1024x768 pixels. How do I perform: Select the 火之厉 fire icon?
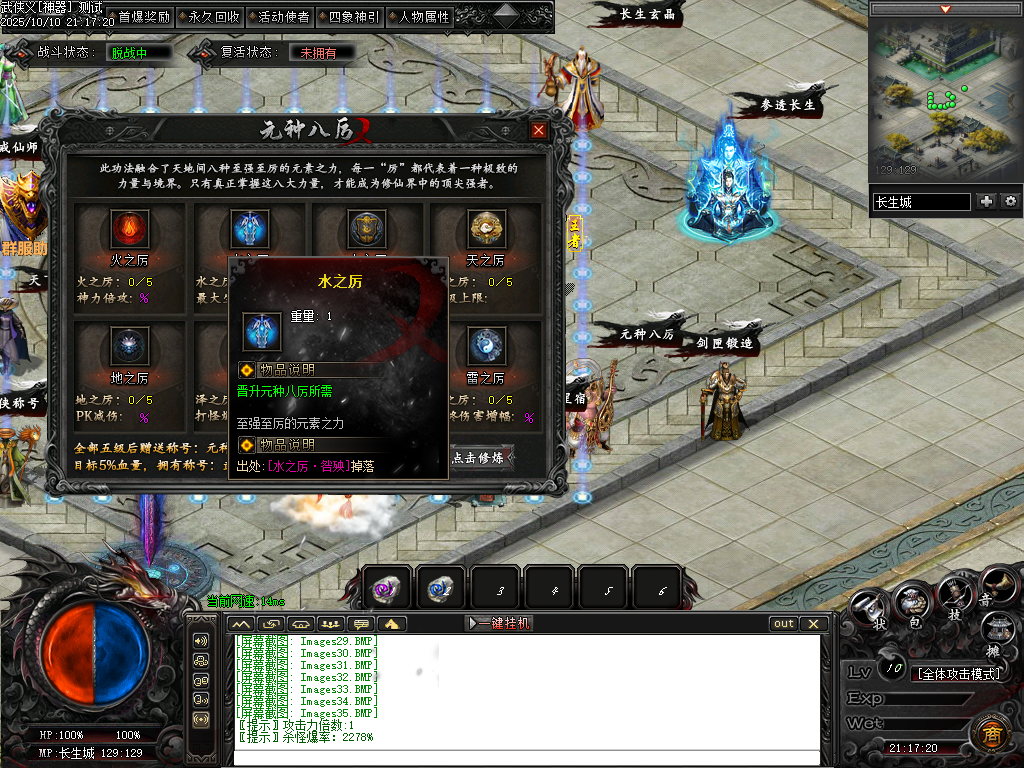click(129, 230)
